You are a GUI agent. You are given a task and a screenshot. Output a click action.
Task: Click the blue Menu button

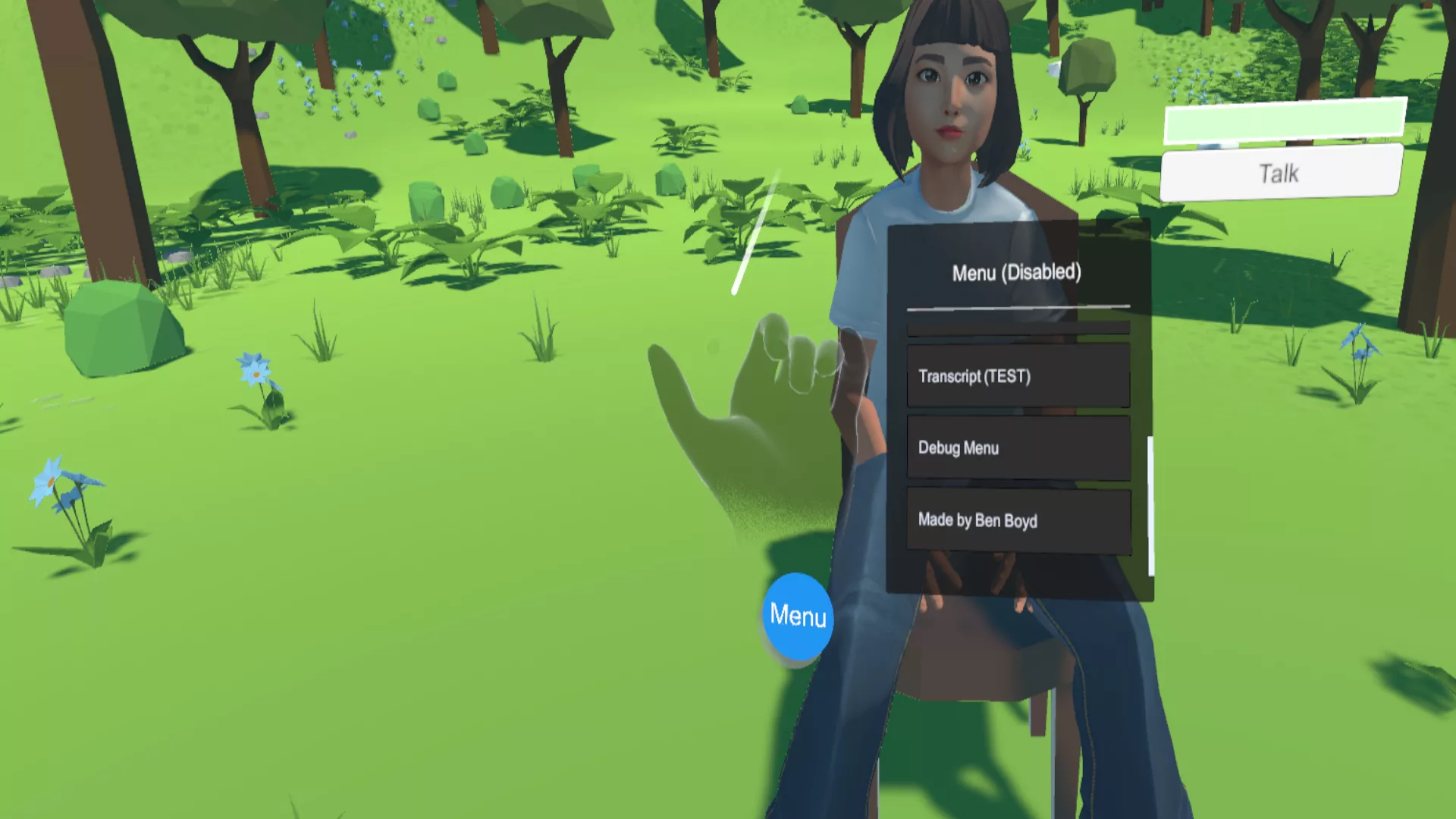point(798,617)
